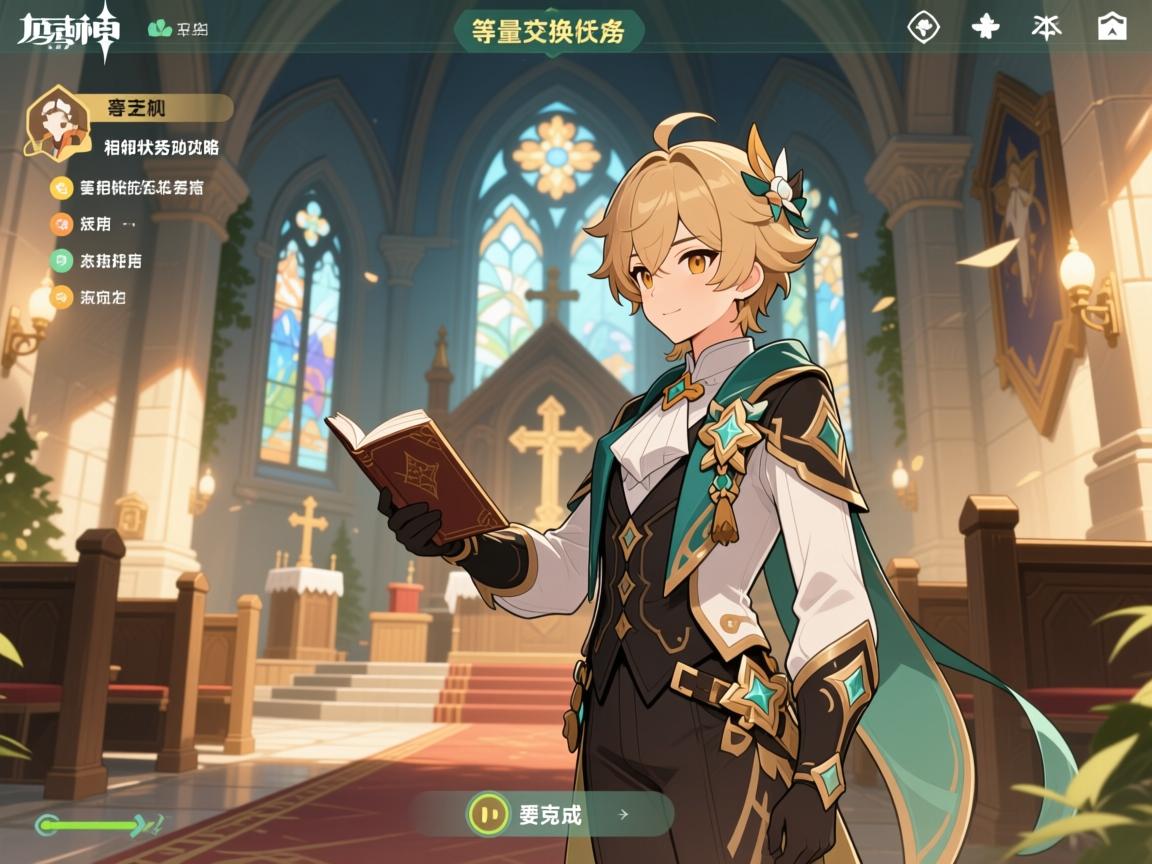Click the white leaf-cluster icon in top bar
1152x864 pixels.
coord(985,27)
